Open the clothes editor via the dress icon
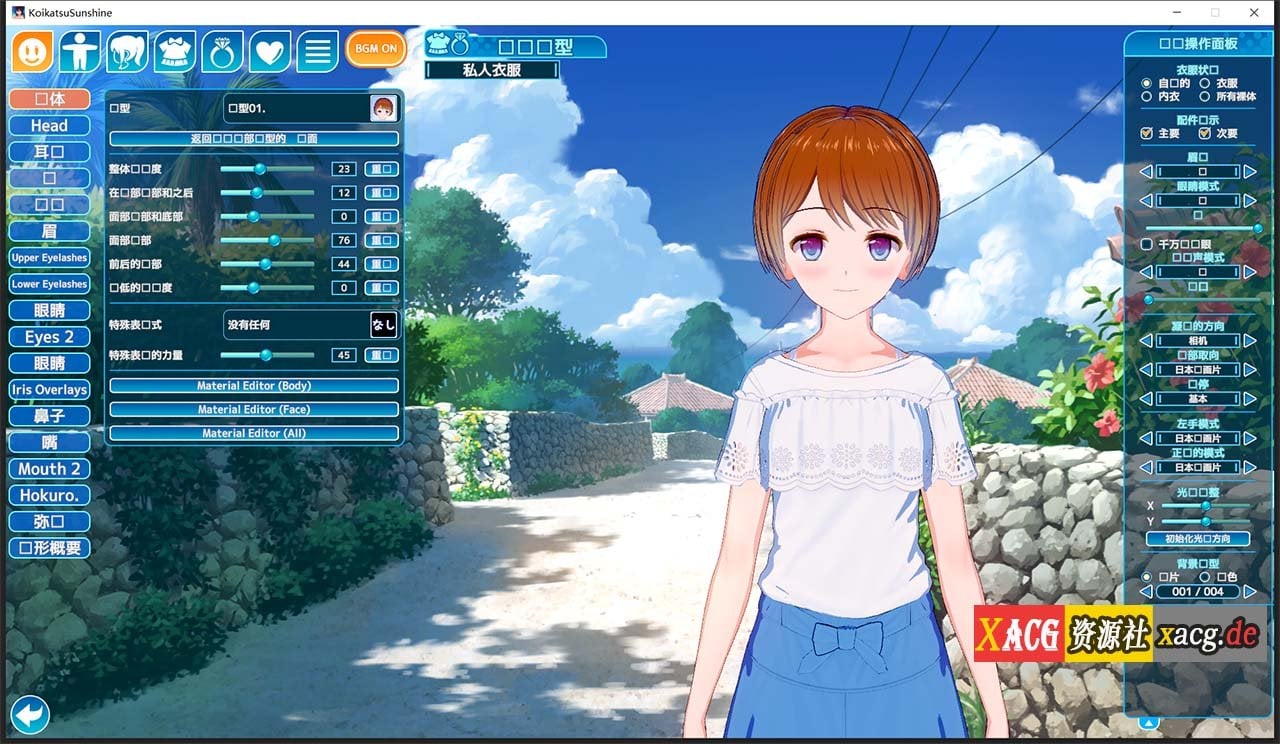Image resolution: width=1280 pixels, height=744 pixels. (x=175, y=49)
